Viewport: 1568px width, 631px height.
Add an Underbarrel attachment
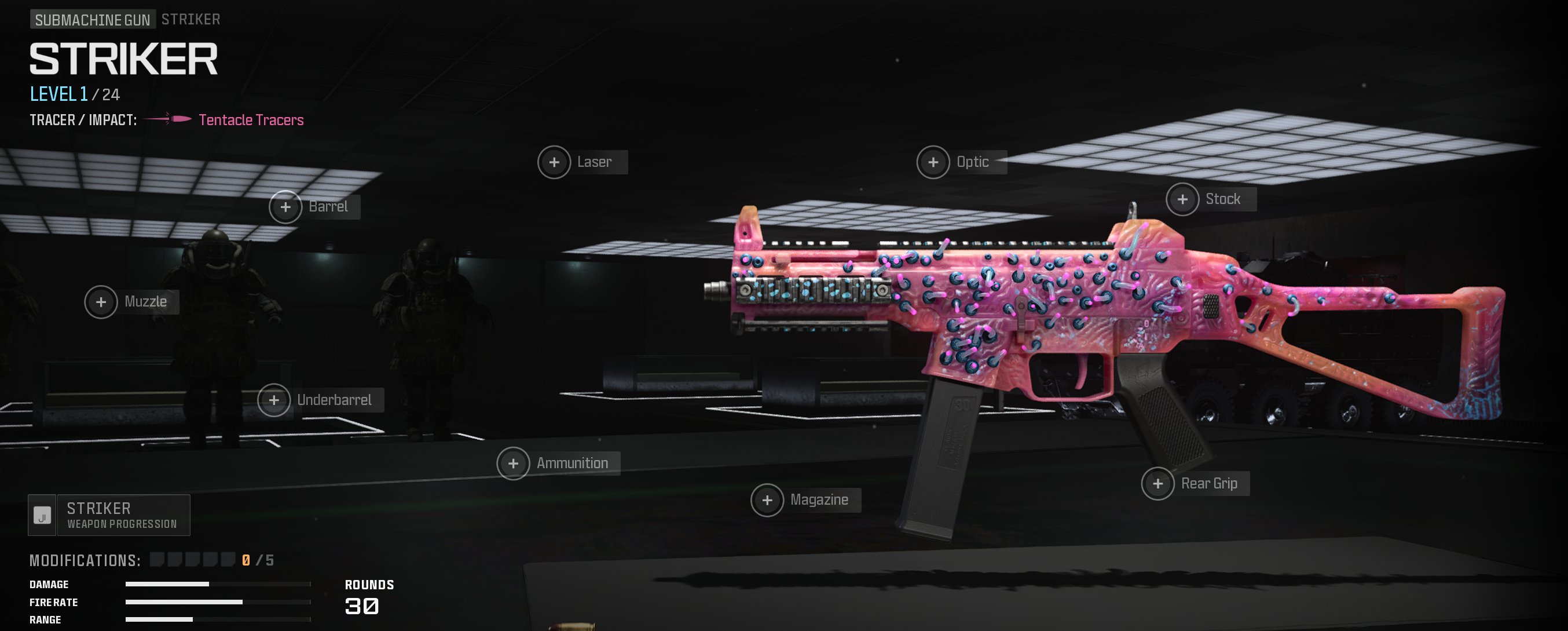(274, 400)
